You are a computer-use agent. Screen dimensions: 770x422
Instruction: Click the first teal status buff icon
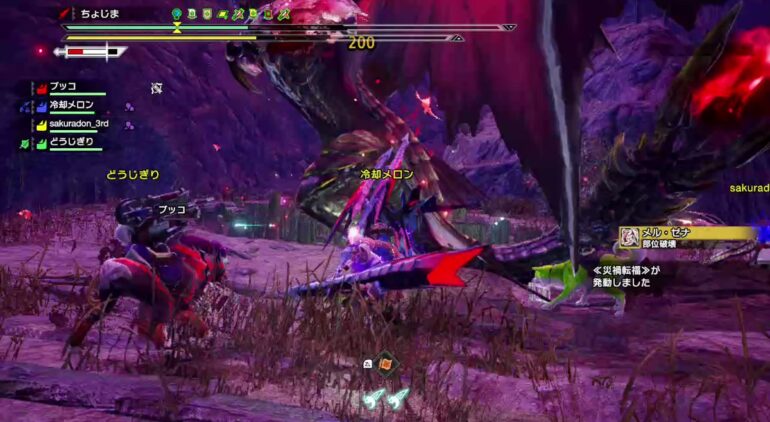coord(177,14)
